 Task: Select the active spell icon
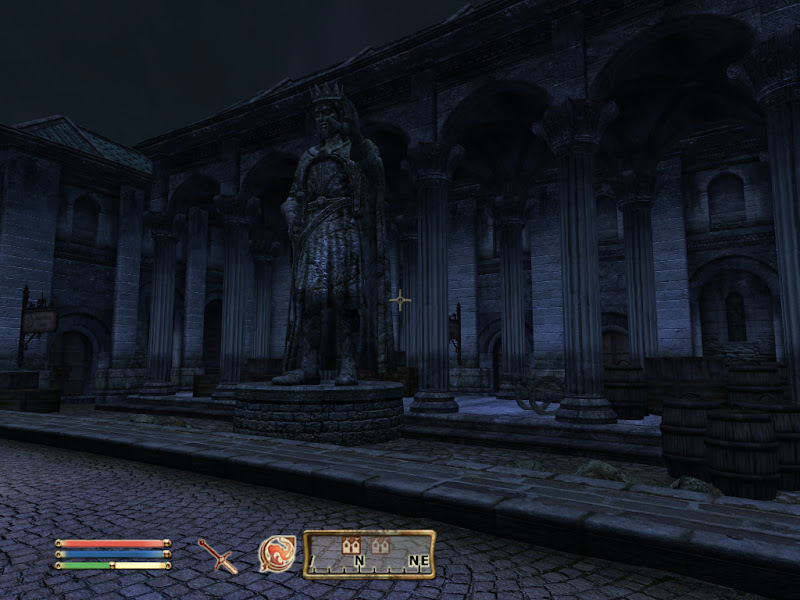coord(276,553)
